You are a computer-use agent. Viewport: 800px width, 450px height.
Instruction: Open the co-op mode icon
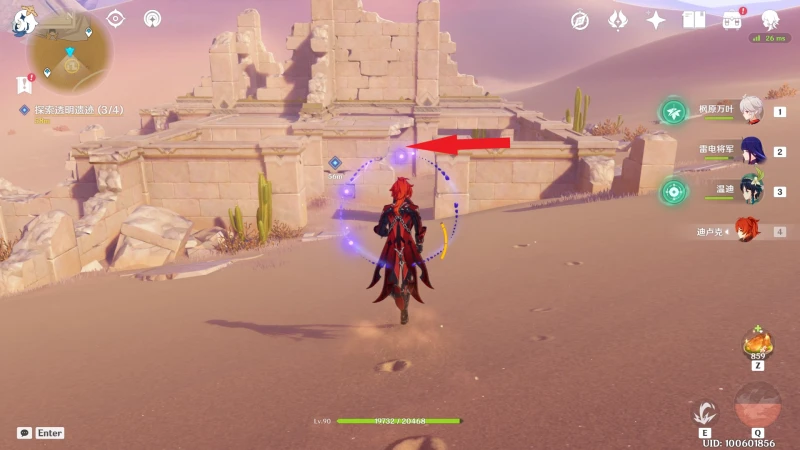tap(152, 18)
